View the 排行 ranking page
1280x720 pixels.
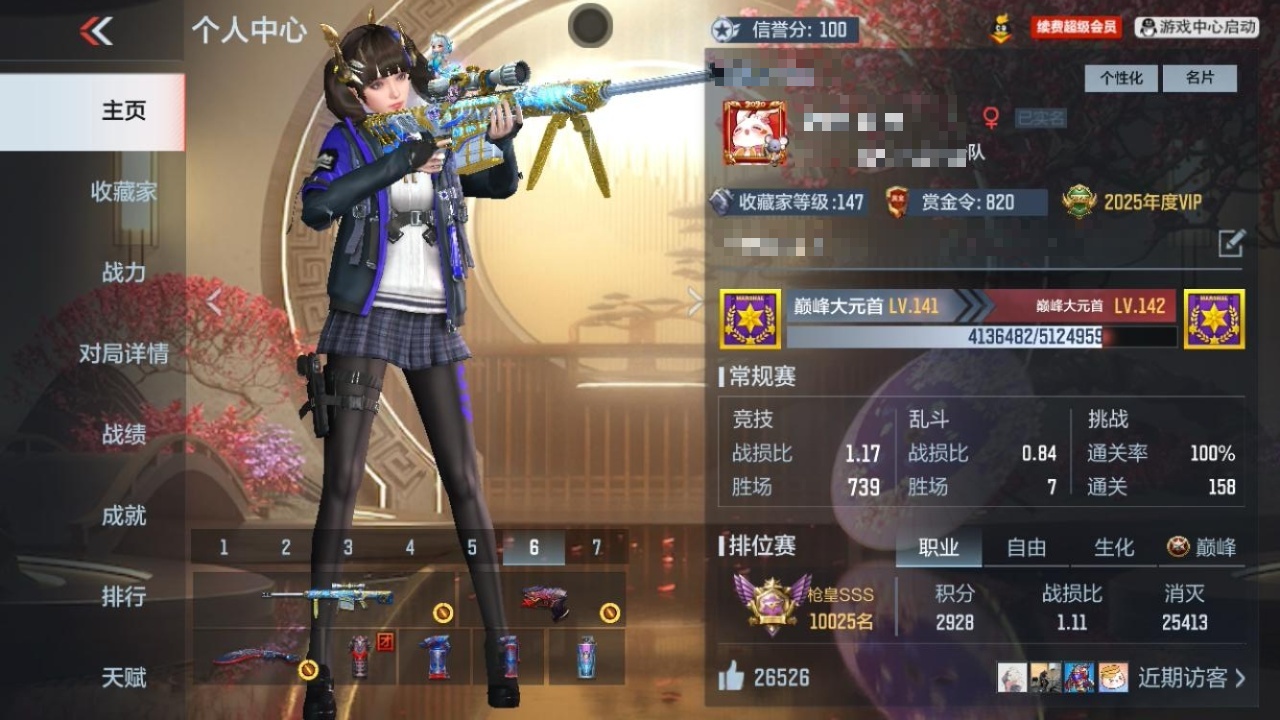[x=124, y=596]
